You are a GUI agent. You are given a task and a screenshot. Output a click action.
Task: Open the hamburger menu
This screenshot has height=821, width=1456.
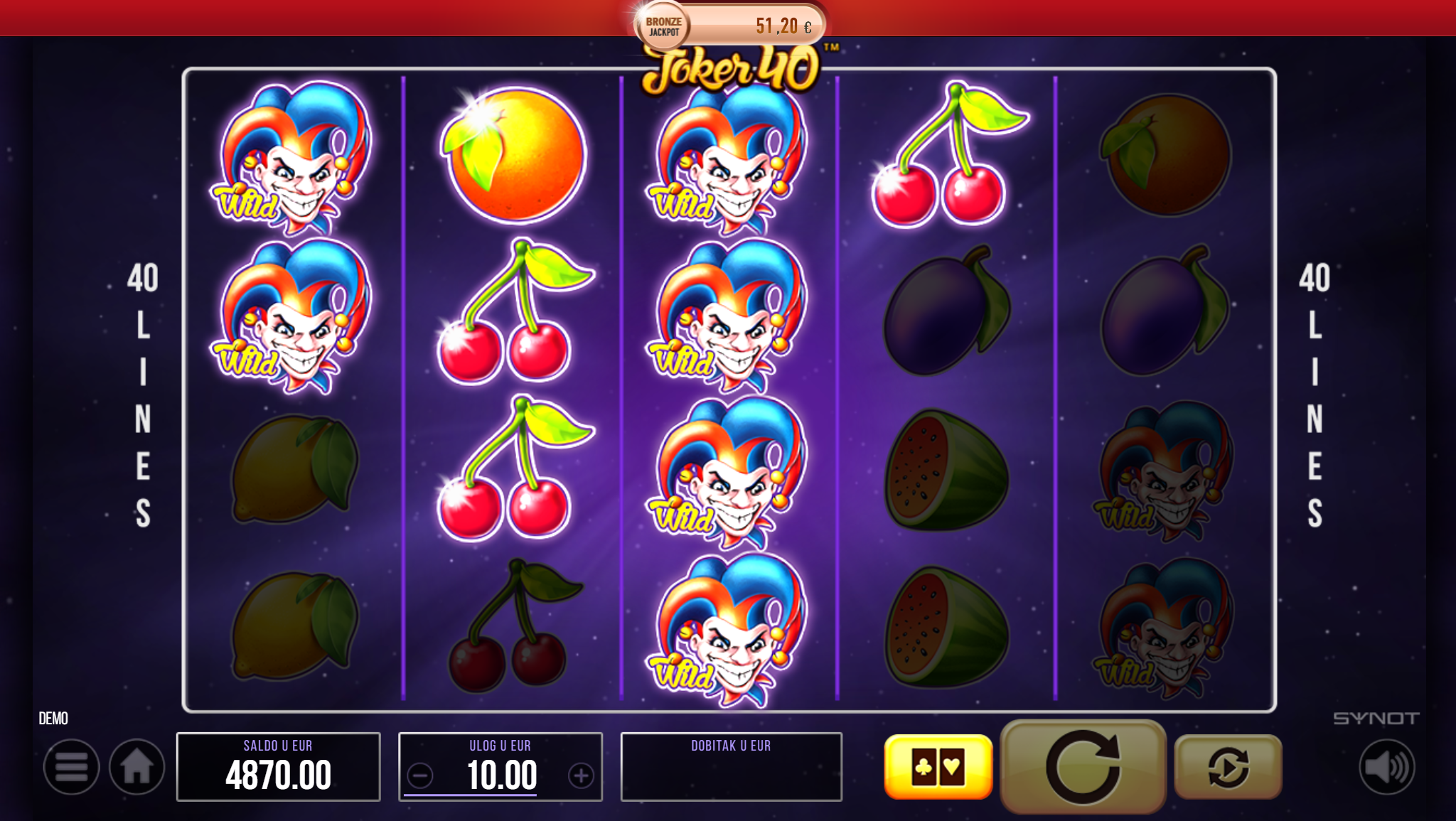click(x=71, y=767)
